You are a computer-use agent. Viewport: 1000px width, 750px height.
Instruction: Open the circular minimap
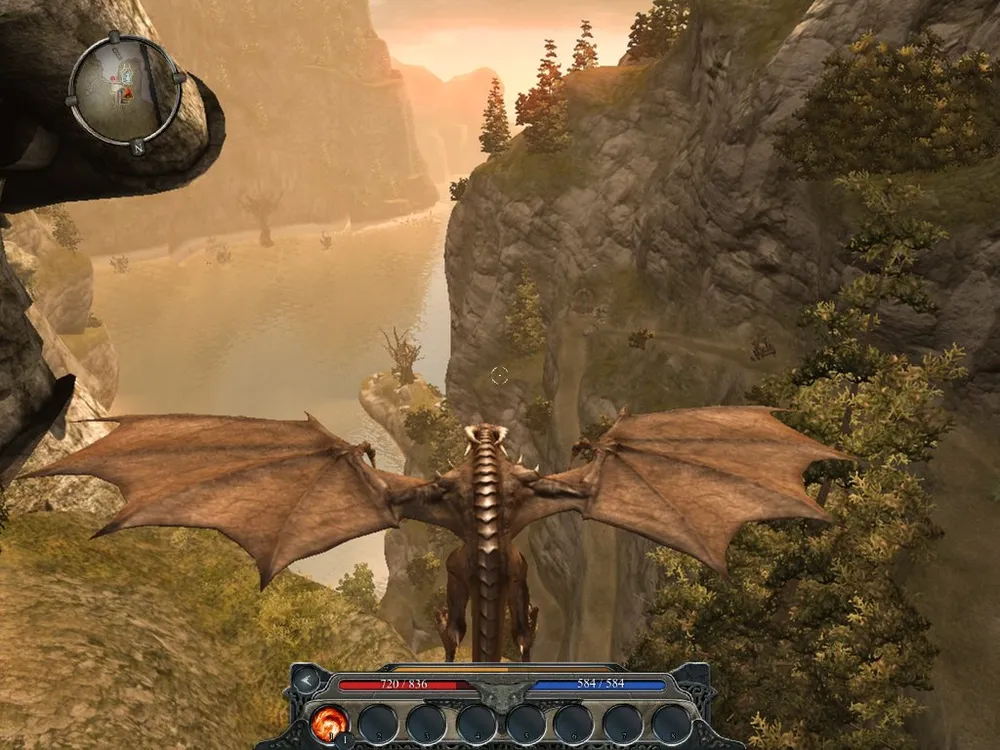pos(126,91)
